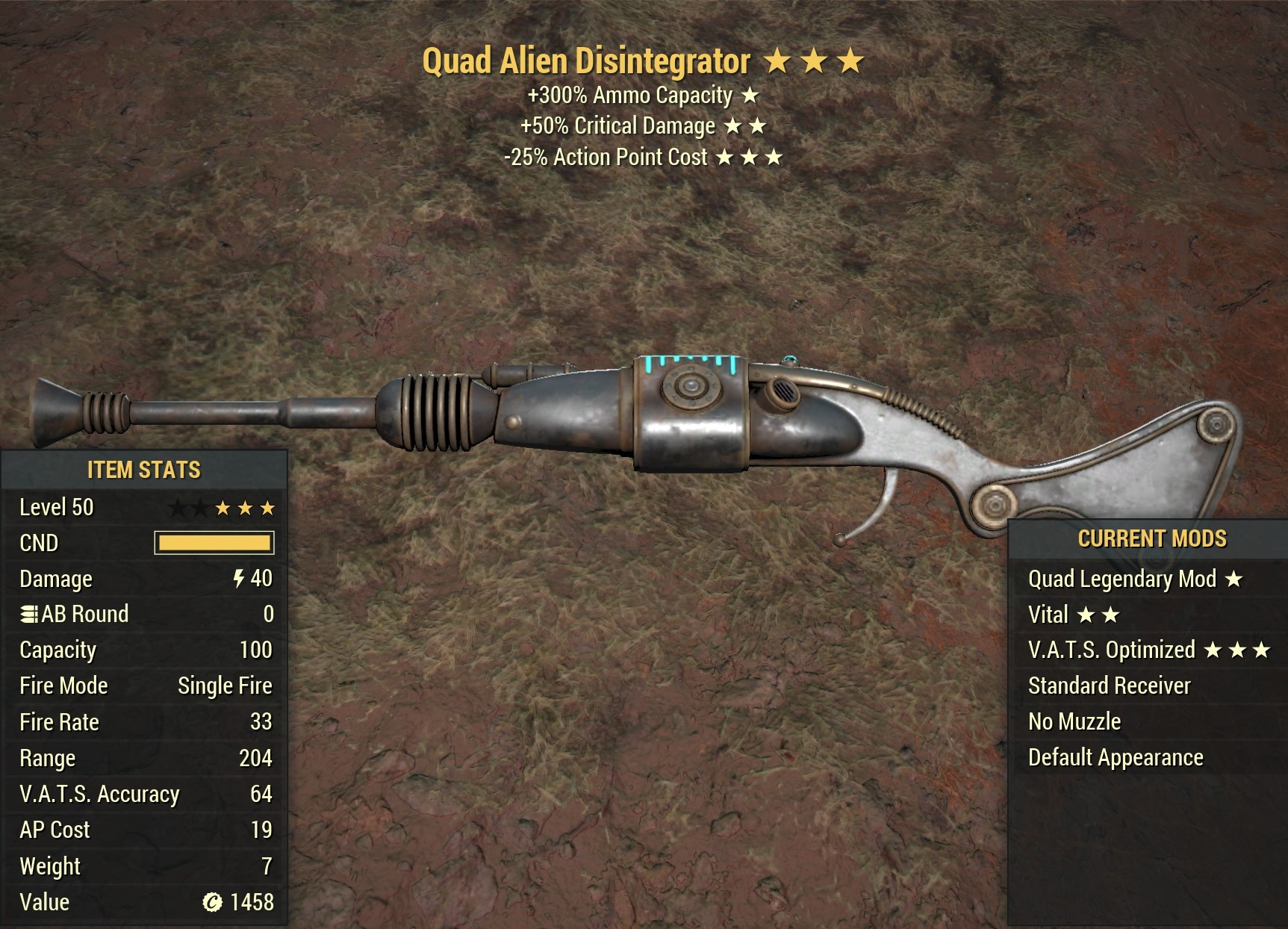
Task: Click the yellow CND condition bar
Action: click(214, 543)
